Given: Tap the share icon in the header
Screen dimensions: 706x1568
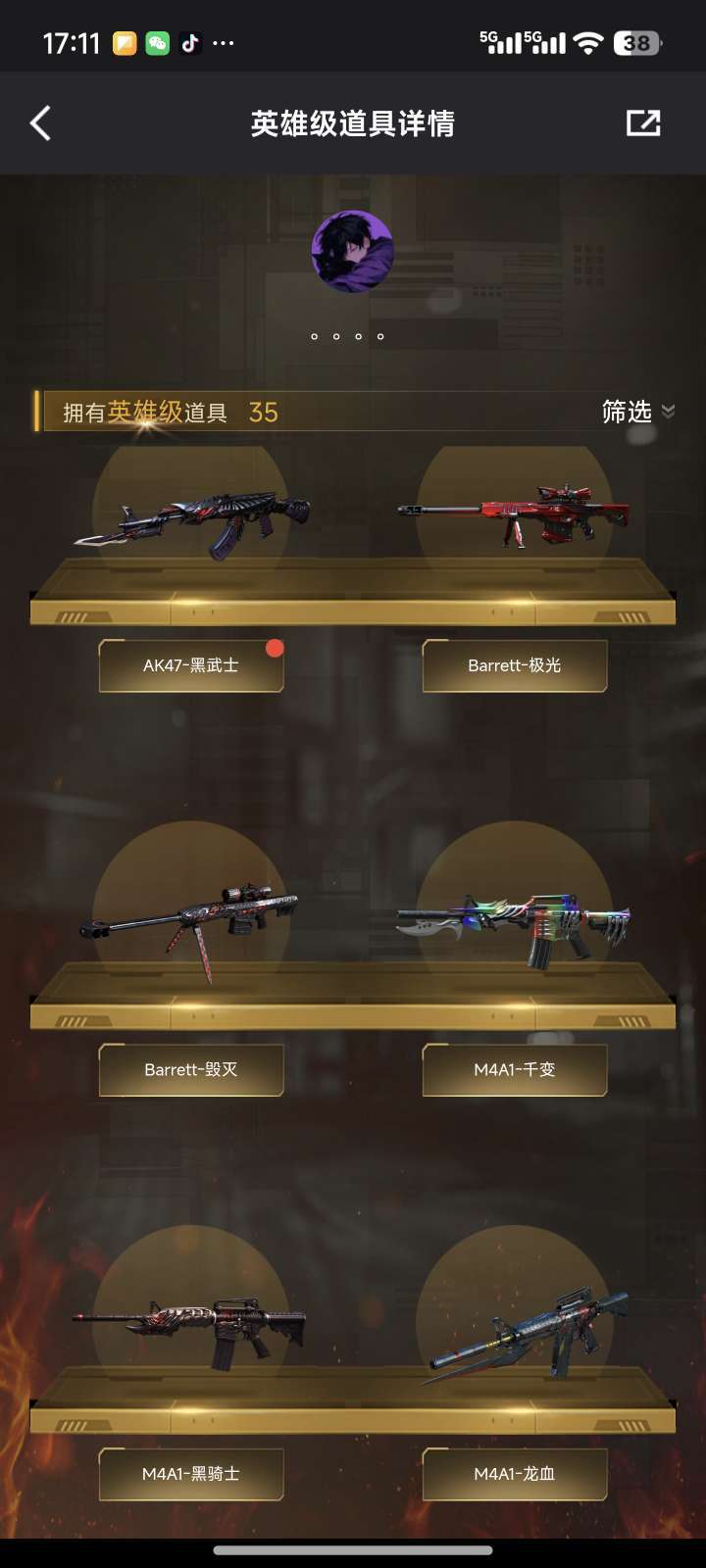Looking at the screenshot, I should coord(643,123).
